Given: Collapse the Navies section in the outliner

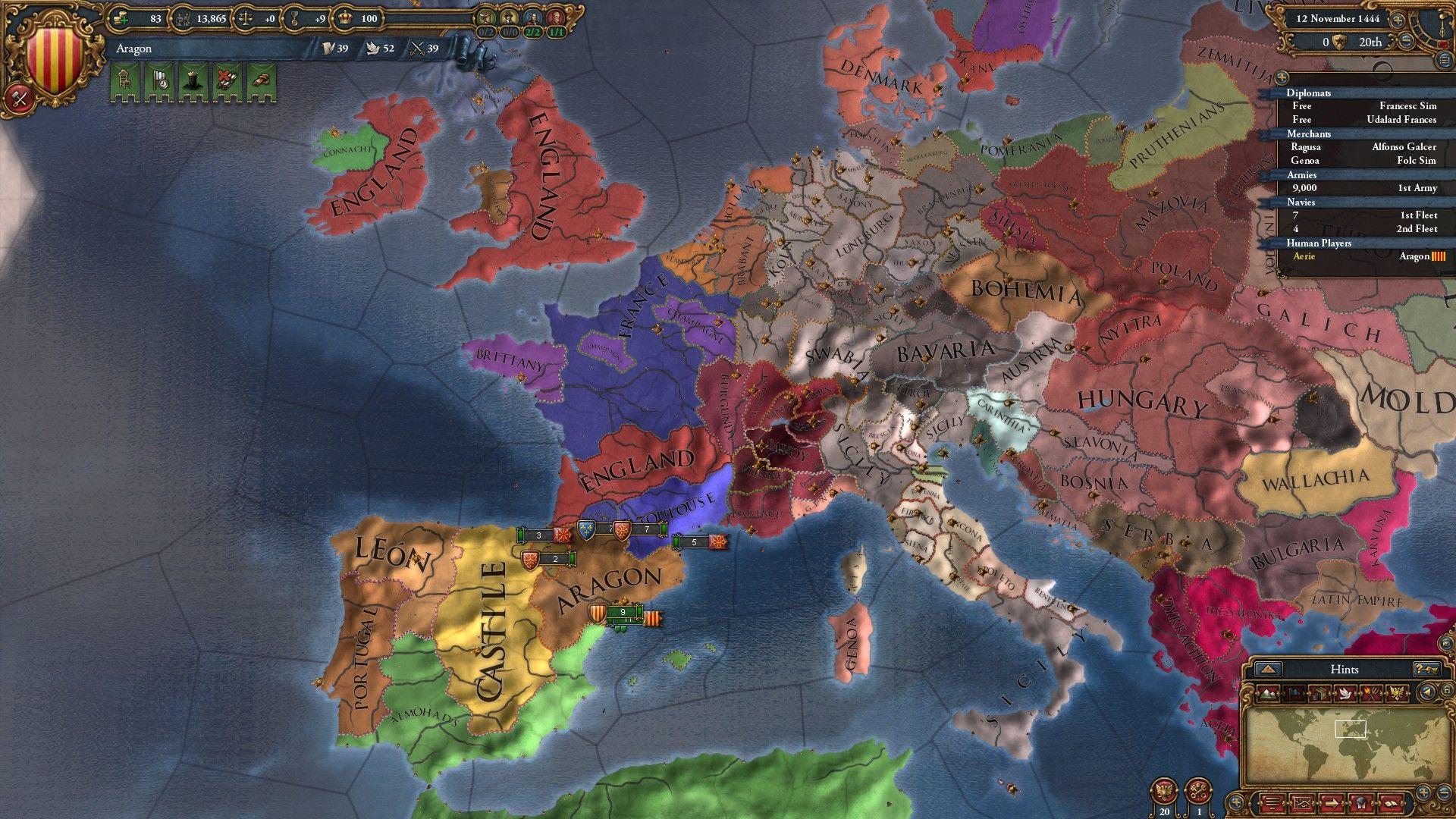Looking at the screenshot, I should (x=1301, y=202).
